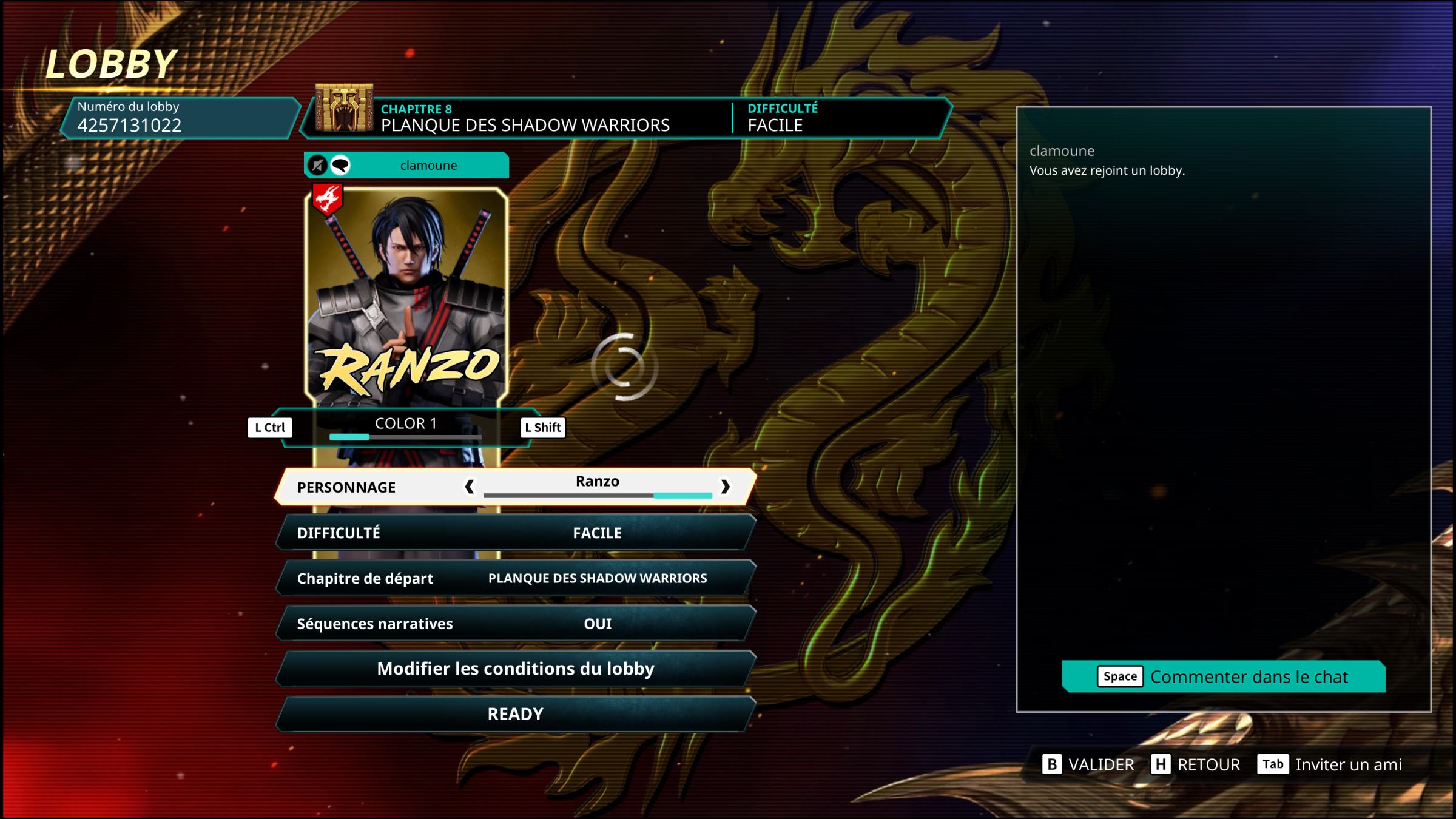Screen dimensions: 1456x819
Task: Toggle the Séquences narratives option
Action: 516,624
